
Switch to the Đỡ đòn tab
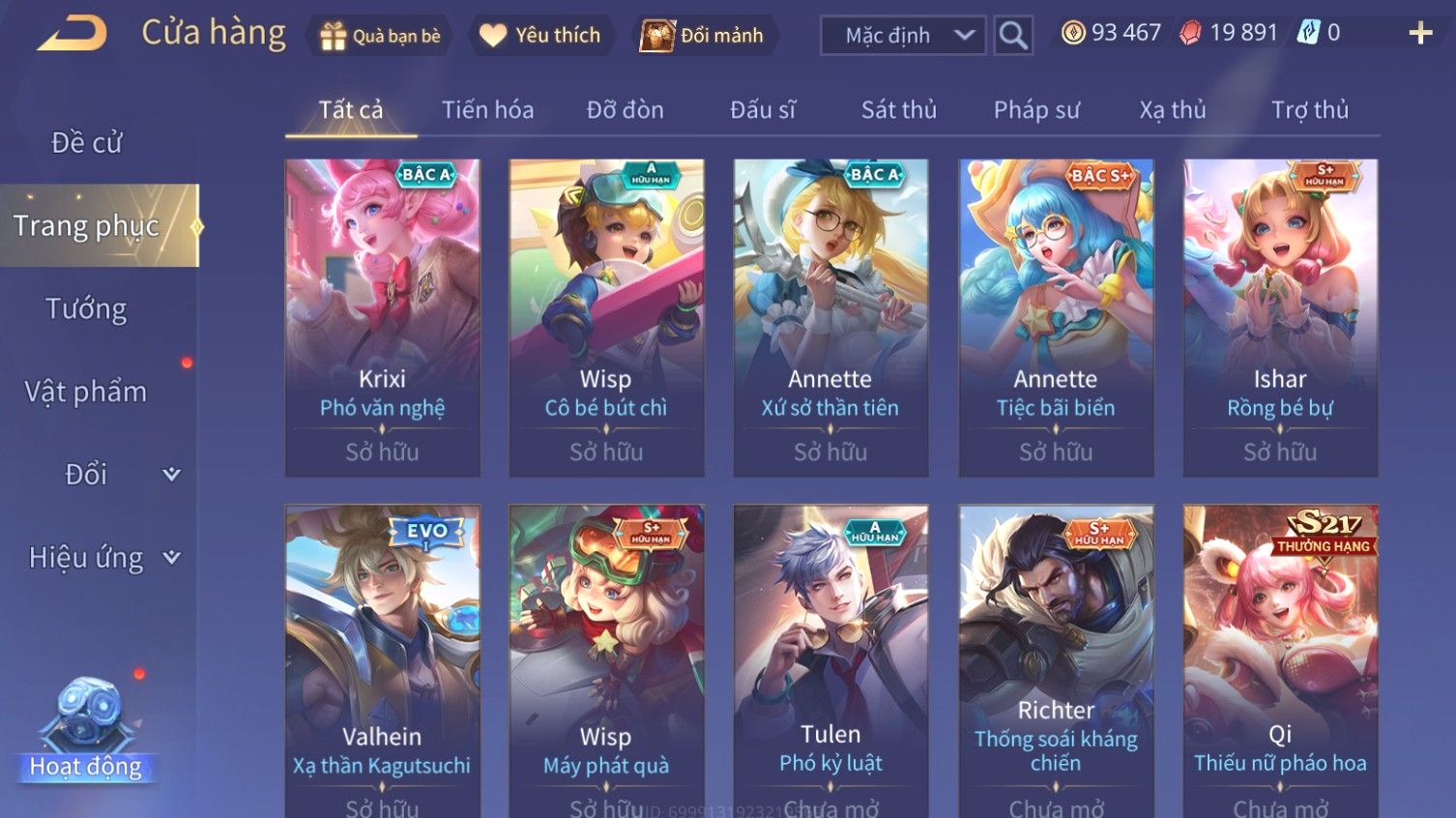pyautogui.click(x=625, y=110)
